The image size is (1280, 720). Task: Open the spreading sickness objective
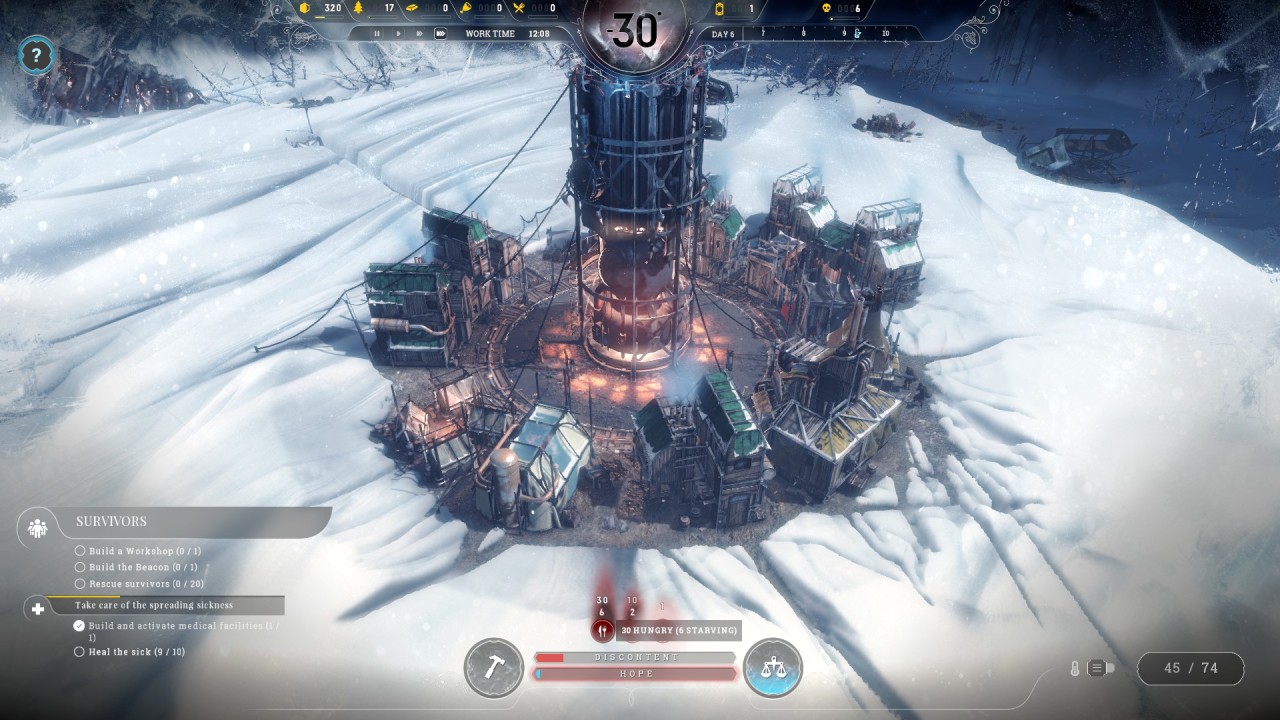click(x=153, y=606)
